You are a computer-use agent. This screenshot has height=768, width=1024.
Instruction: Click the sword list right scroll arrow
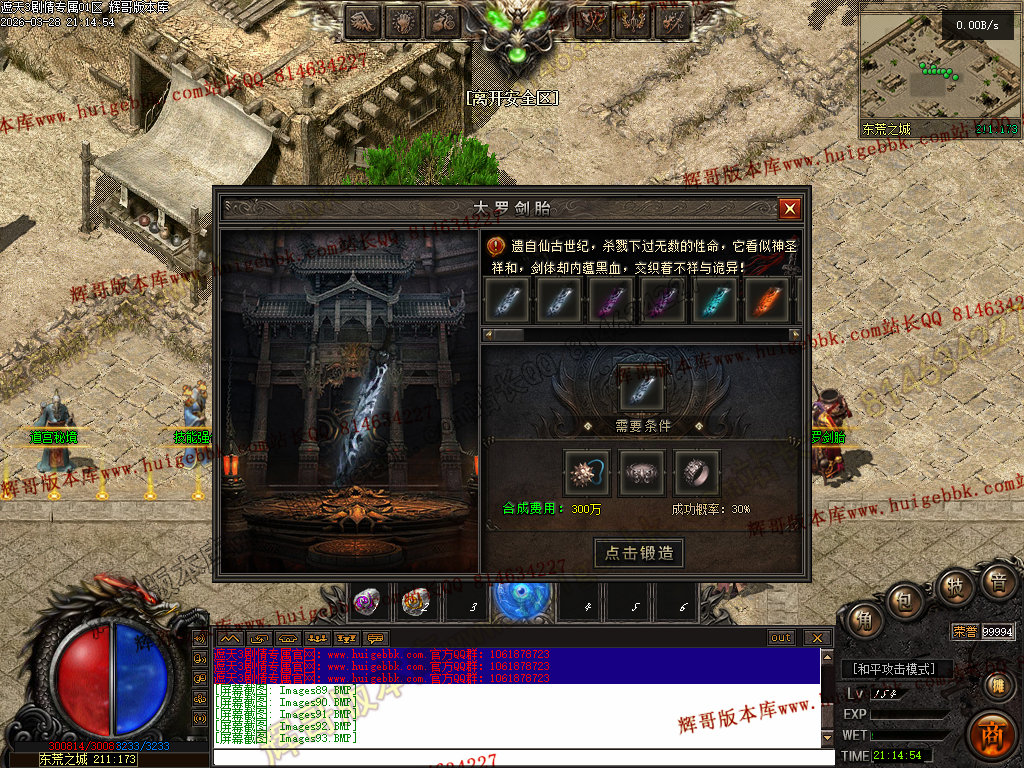point(795,334)
